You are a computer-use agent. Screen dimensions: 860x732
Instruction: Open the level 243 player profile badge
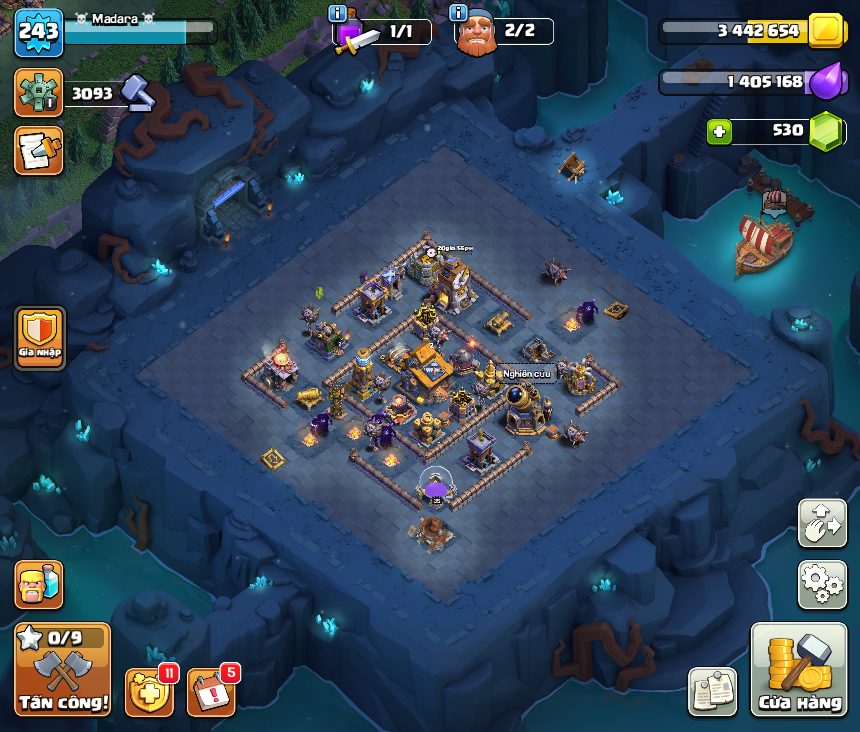[38, 32]
